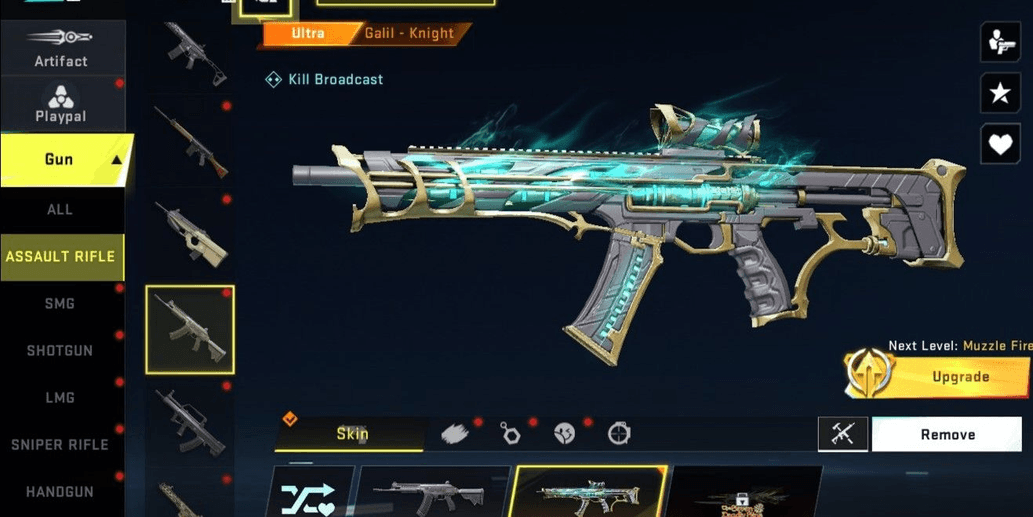Remove the equipped skin

point(947,435)
